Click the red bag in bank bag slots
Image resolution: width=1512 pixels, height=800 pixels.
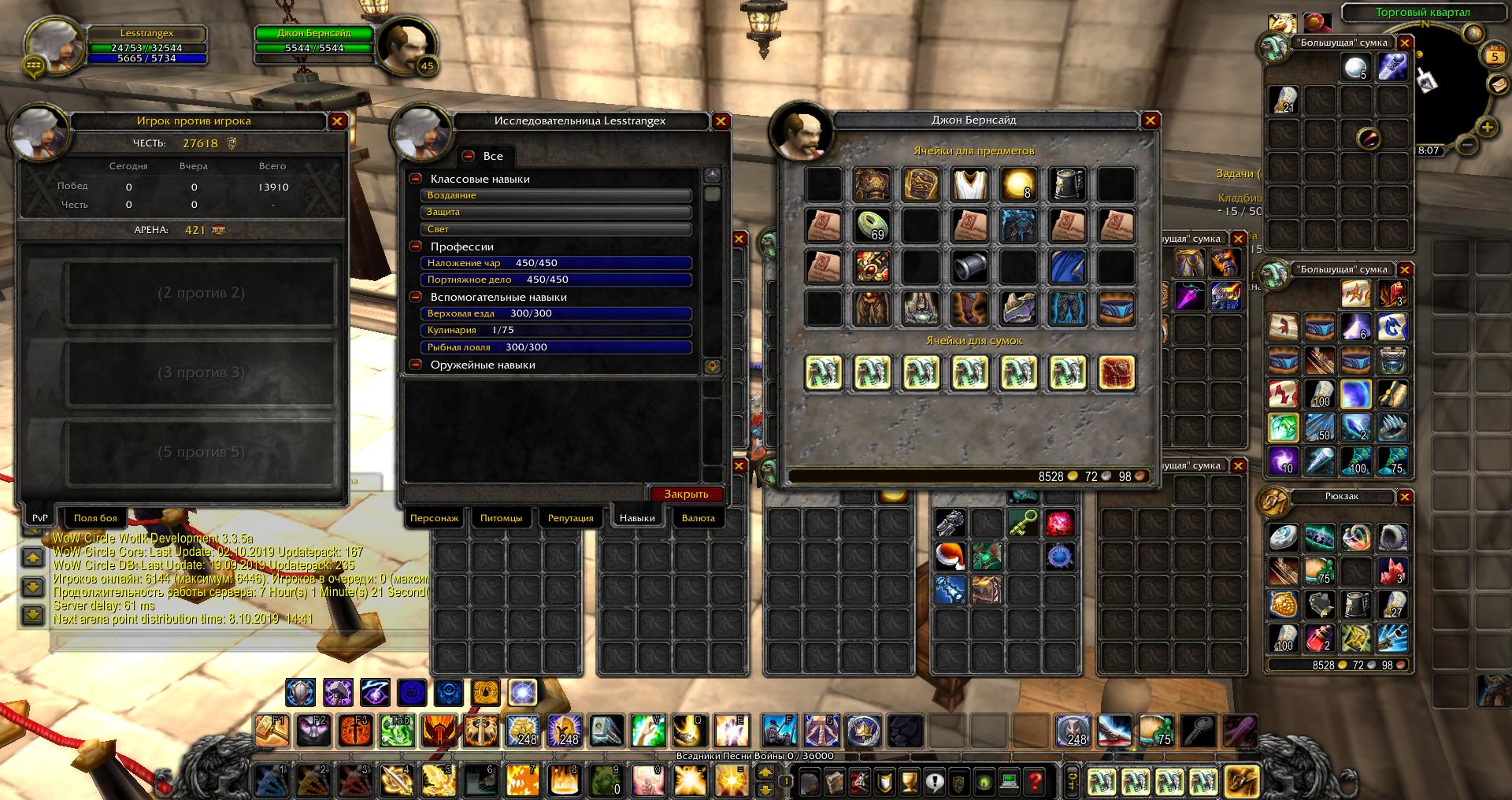click(x=1116, y=372)
